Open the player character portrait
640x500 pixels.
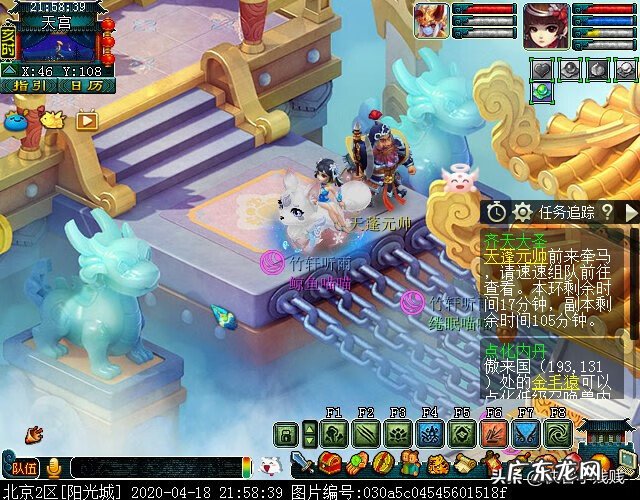pos(546,26)
